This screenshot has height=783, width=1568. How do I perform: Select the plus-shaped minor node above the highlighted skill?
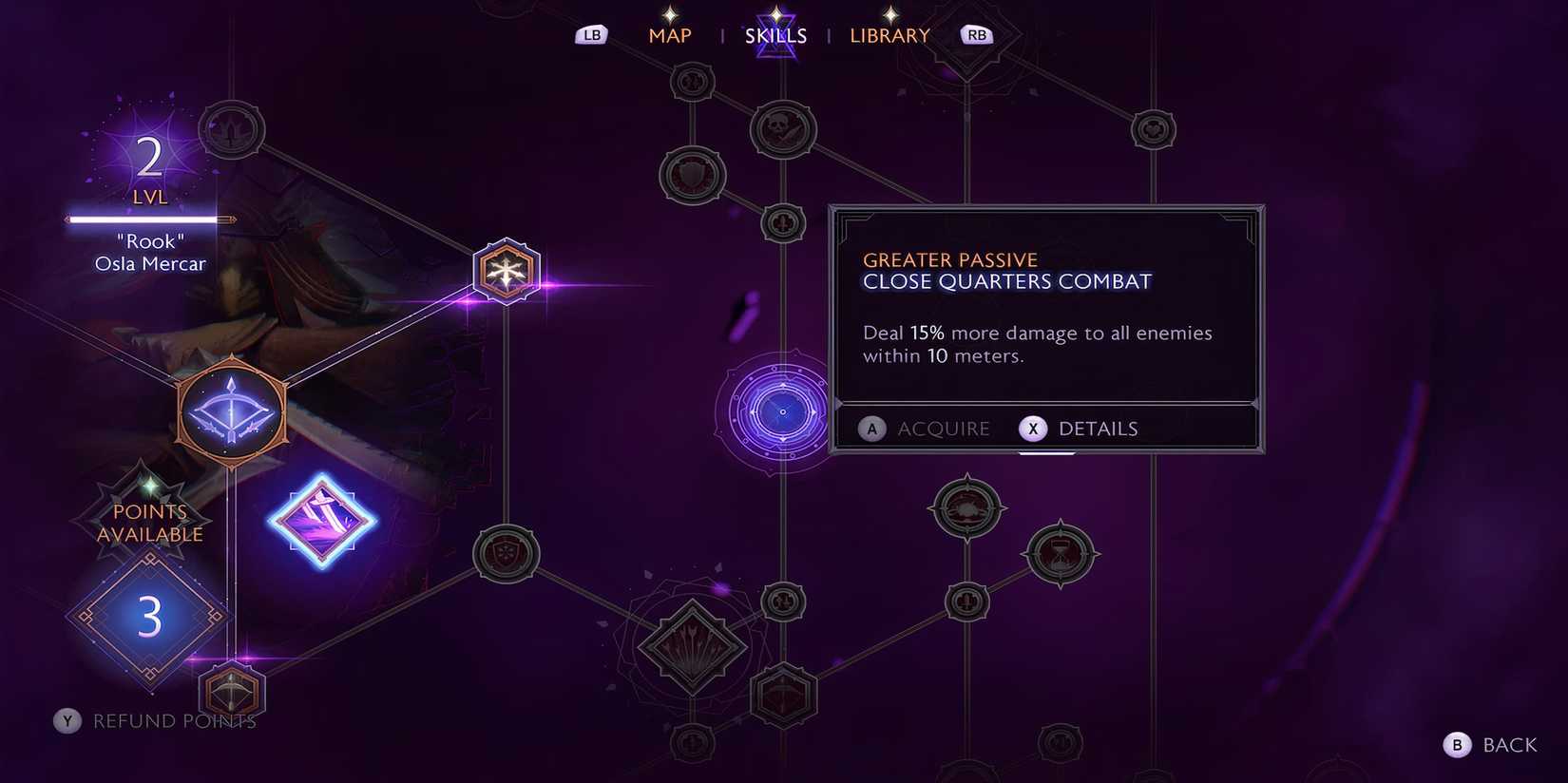[x=782, y=224]
